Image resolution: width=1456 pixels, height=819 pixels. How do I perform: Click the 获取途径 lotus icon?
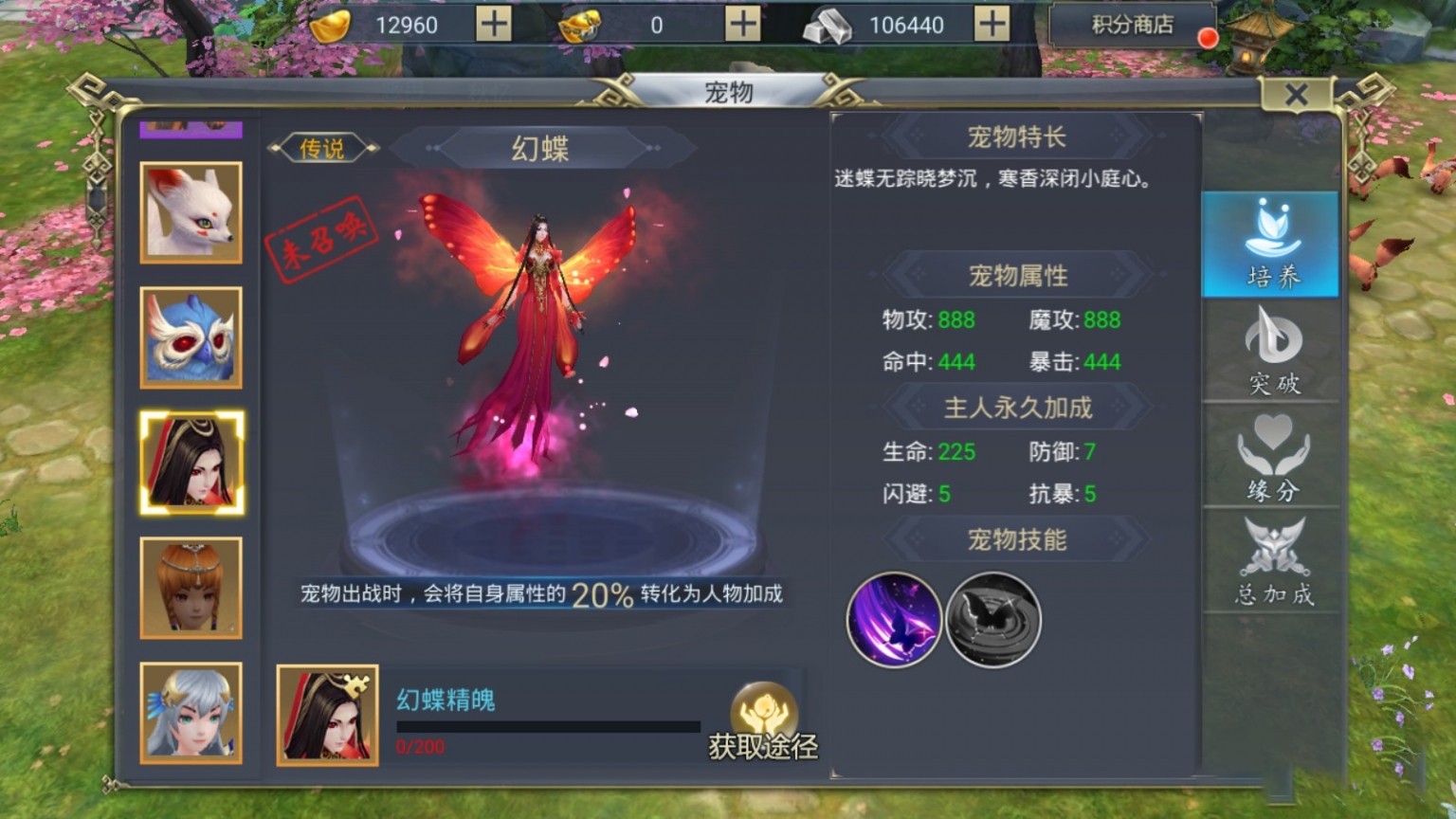[x=763, y=706]
